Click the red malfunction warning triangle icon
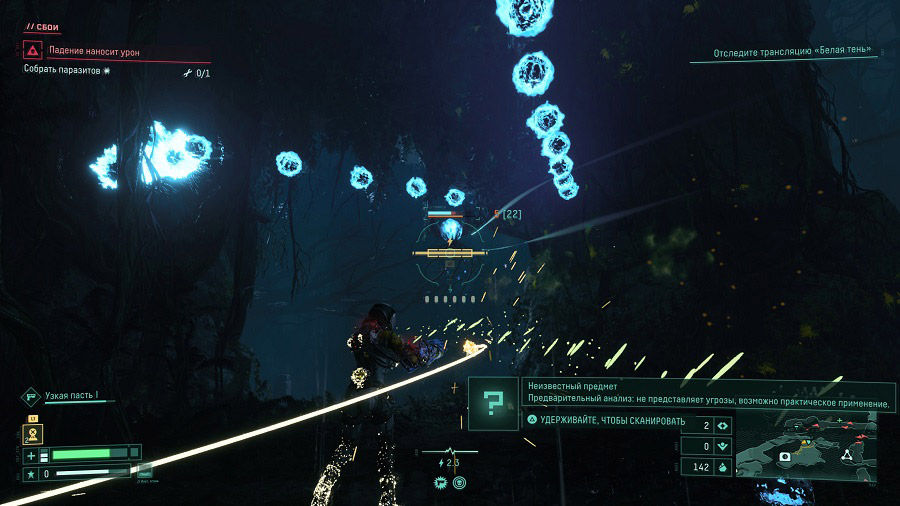 point(33,50)
